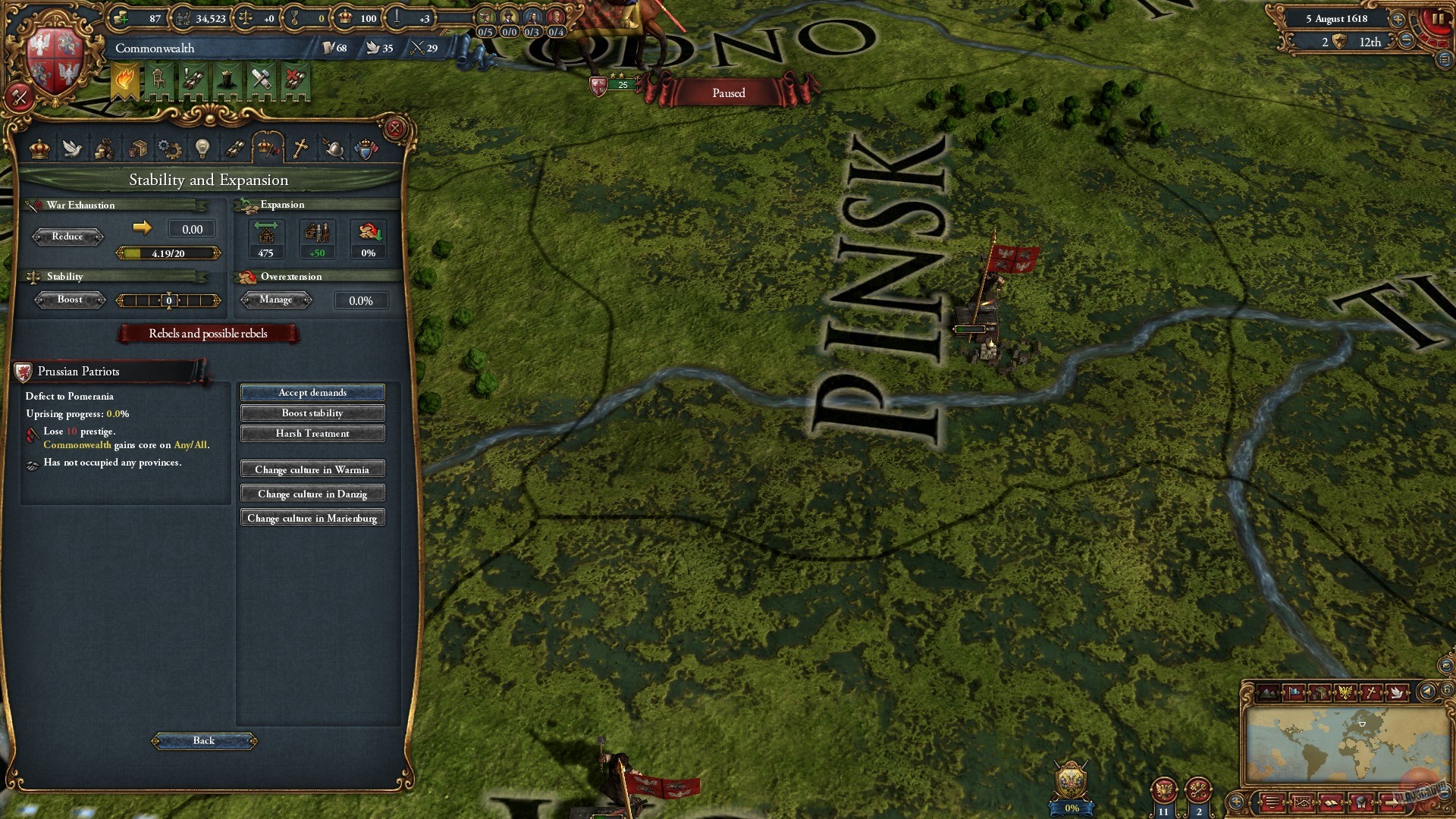Open the Economy panel money bags icon
Image resolution: width=1456 pixels, height=819 pixels.
point(105,149)
